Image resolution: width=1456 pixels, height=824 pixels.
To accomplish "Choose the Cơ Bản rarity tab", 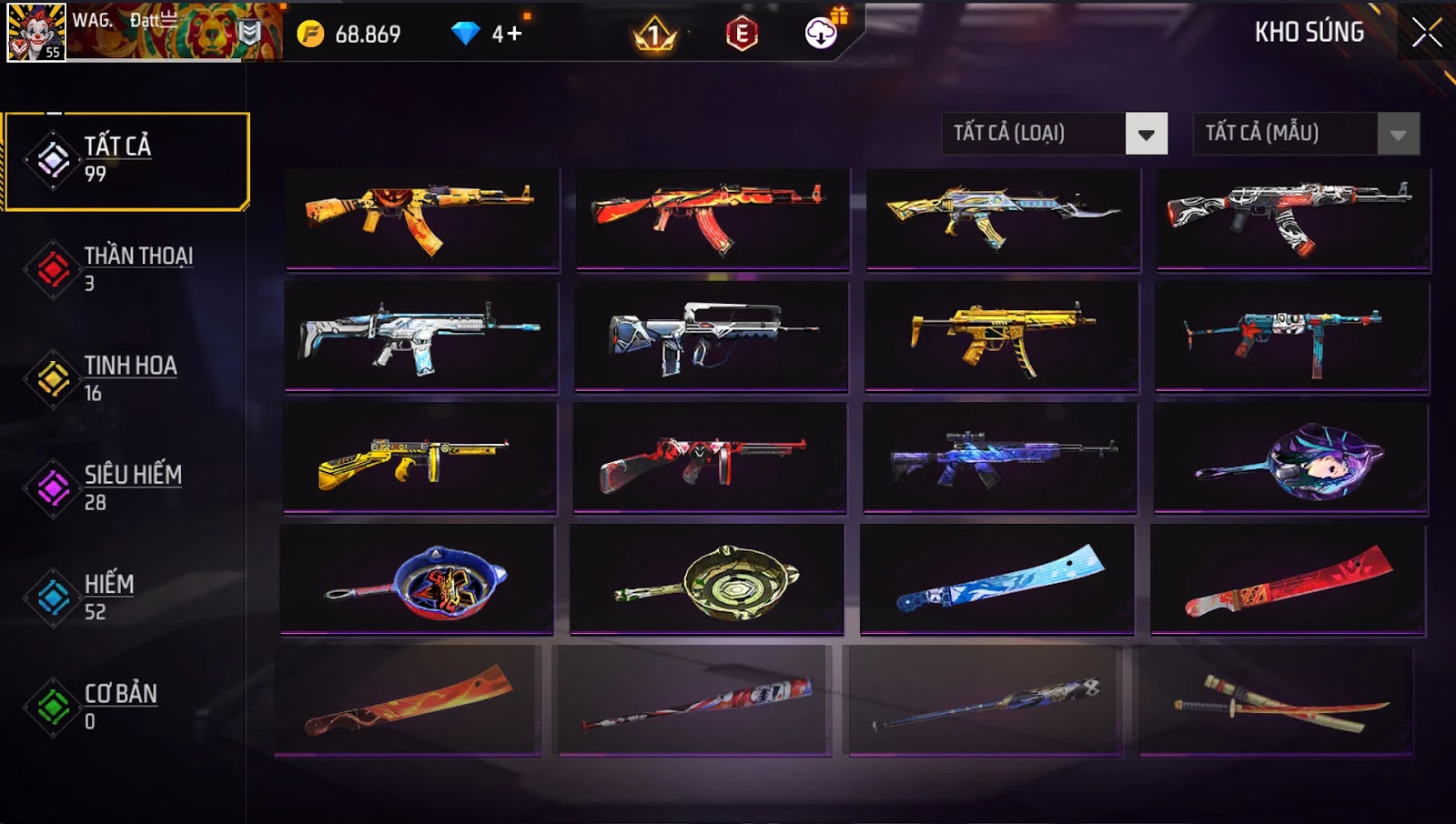I will [126, 706].
